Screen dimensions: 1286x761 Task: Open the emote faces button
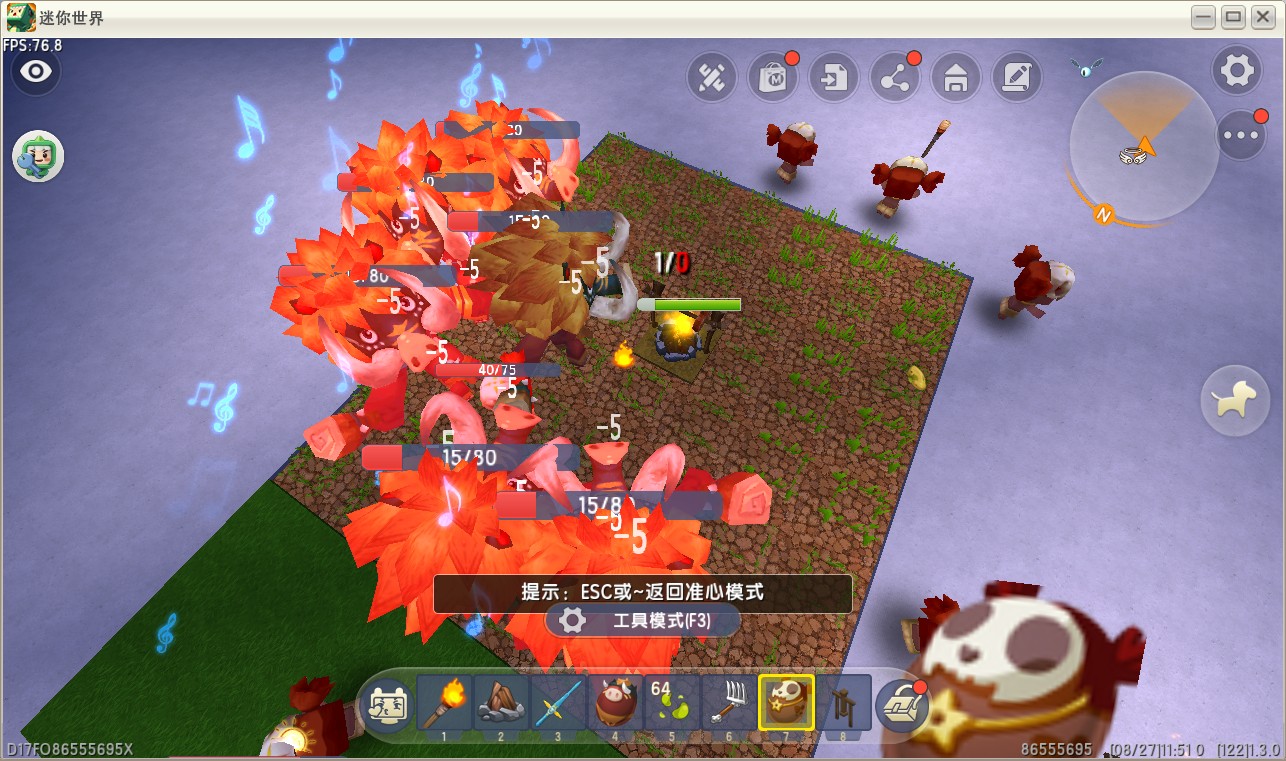point(387,703)
